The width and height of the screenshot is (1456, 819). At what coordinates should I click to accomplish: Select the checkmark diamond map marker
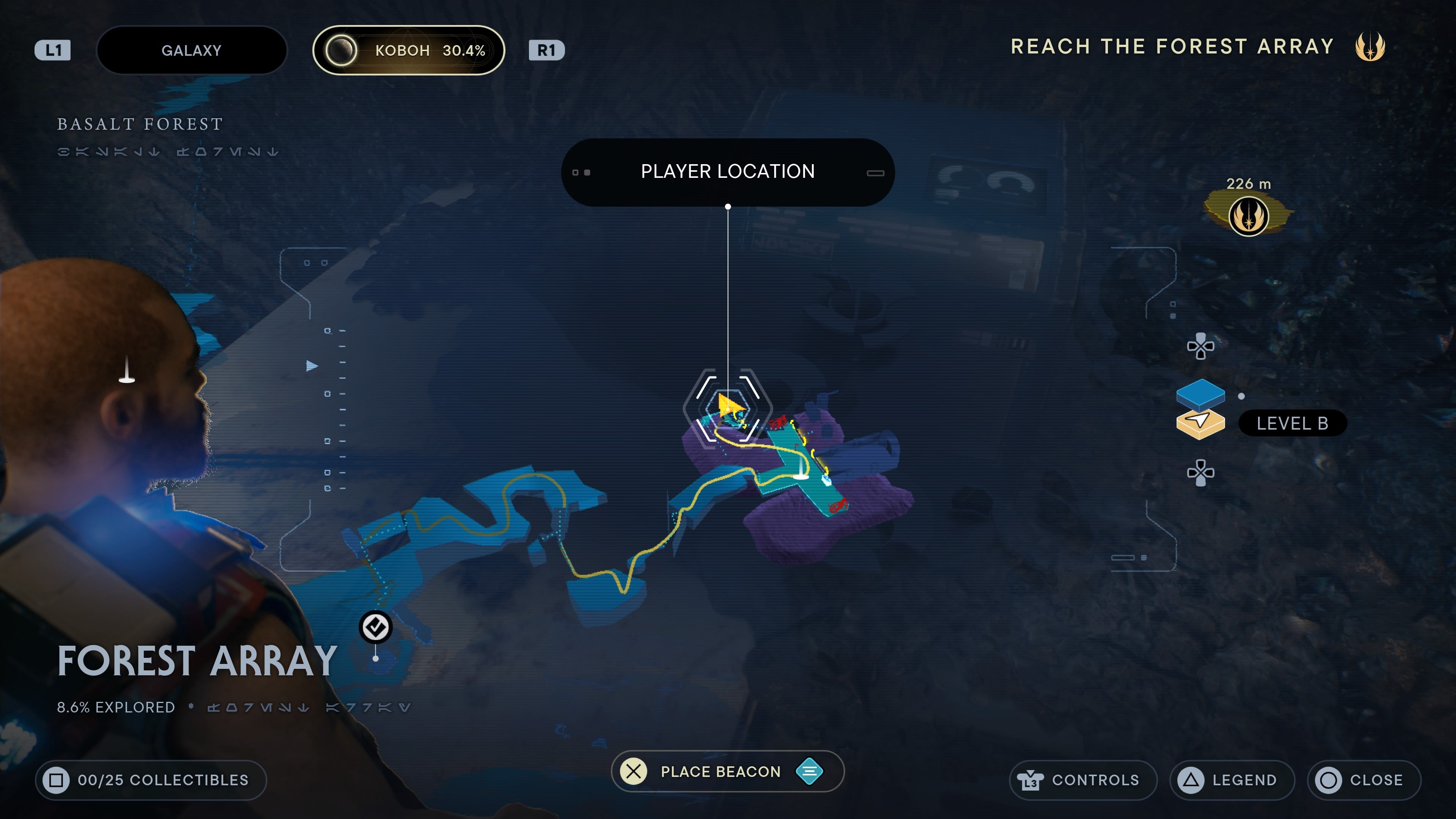(x=375, y=627)
